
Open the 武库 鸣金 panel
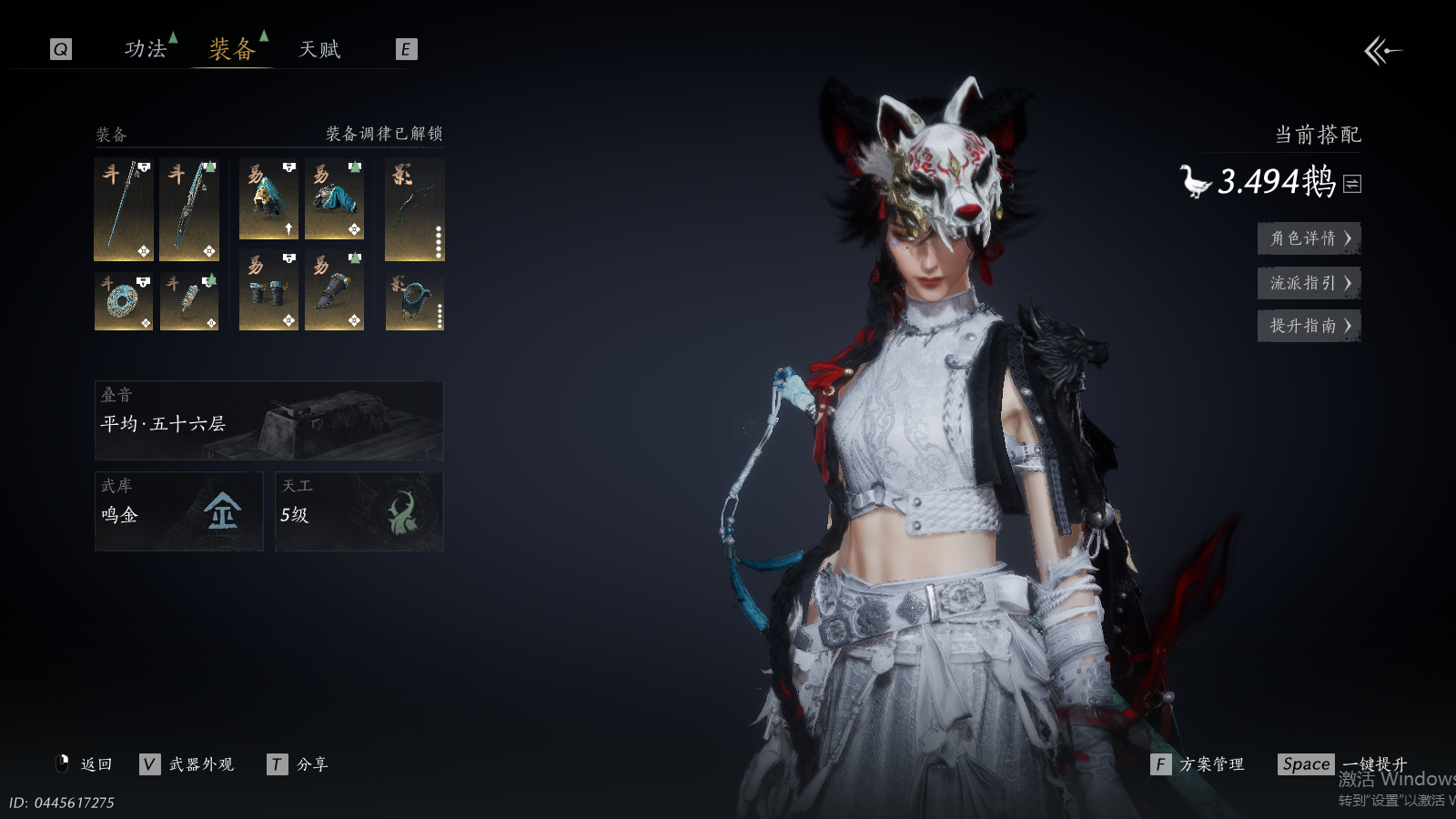pos(178,511)
